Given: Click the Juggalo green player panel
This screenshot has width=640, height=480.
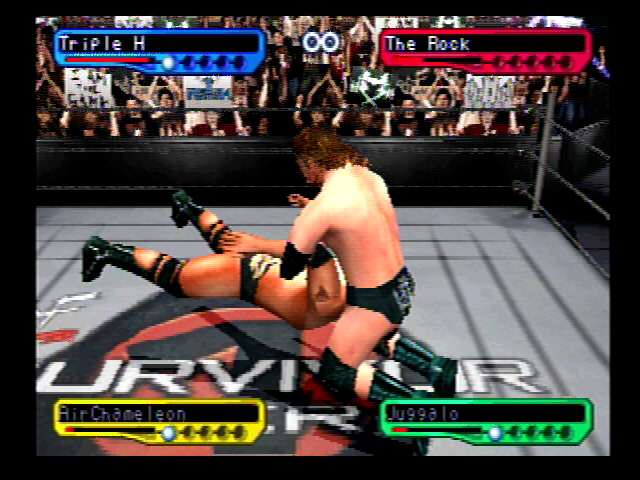Looking at the screenshot, I should (x=486, y=420).
